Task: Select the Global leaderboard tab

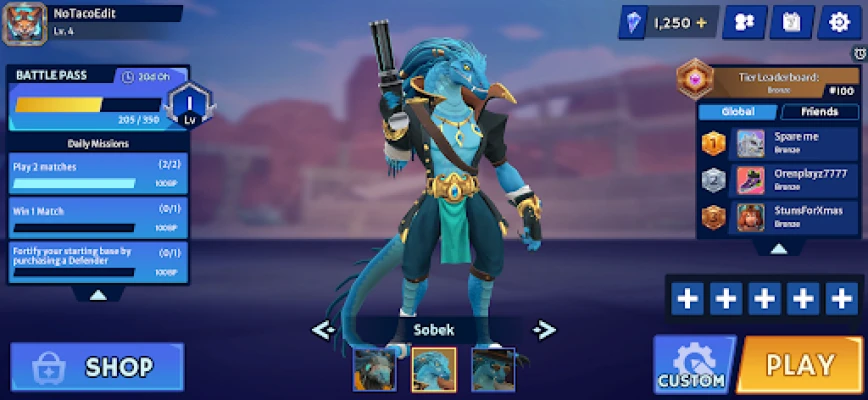Action: (737, 112)
